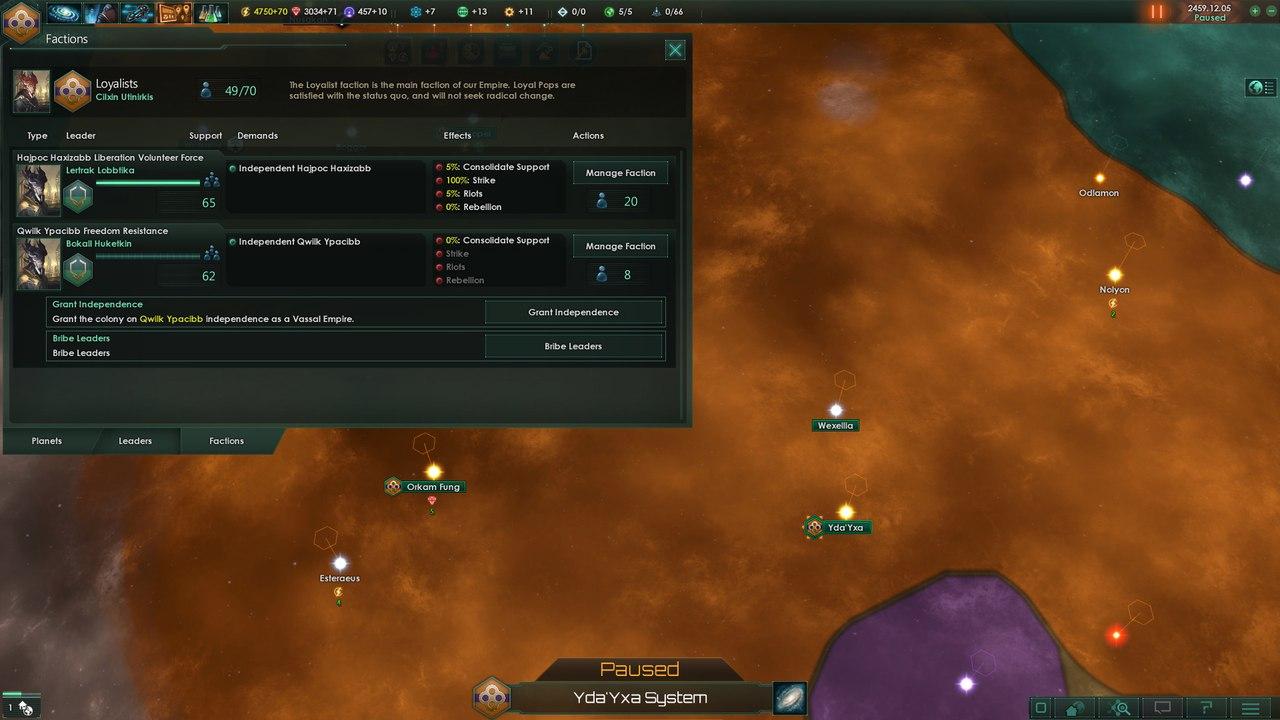Open the main menu hamburger button

pos(1250,708)
